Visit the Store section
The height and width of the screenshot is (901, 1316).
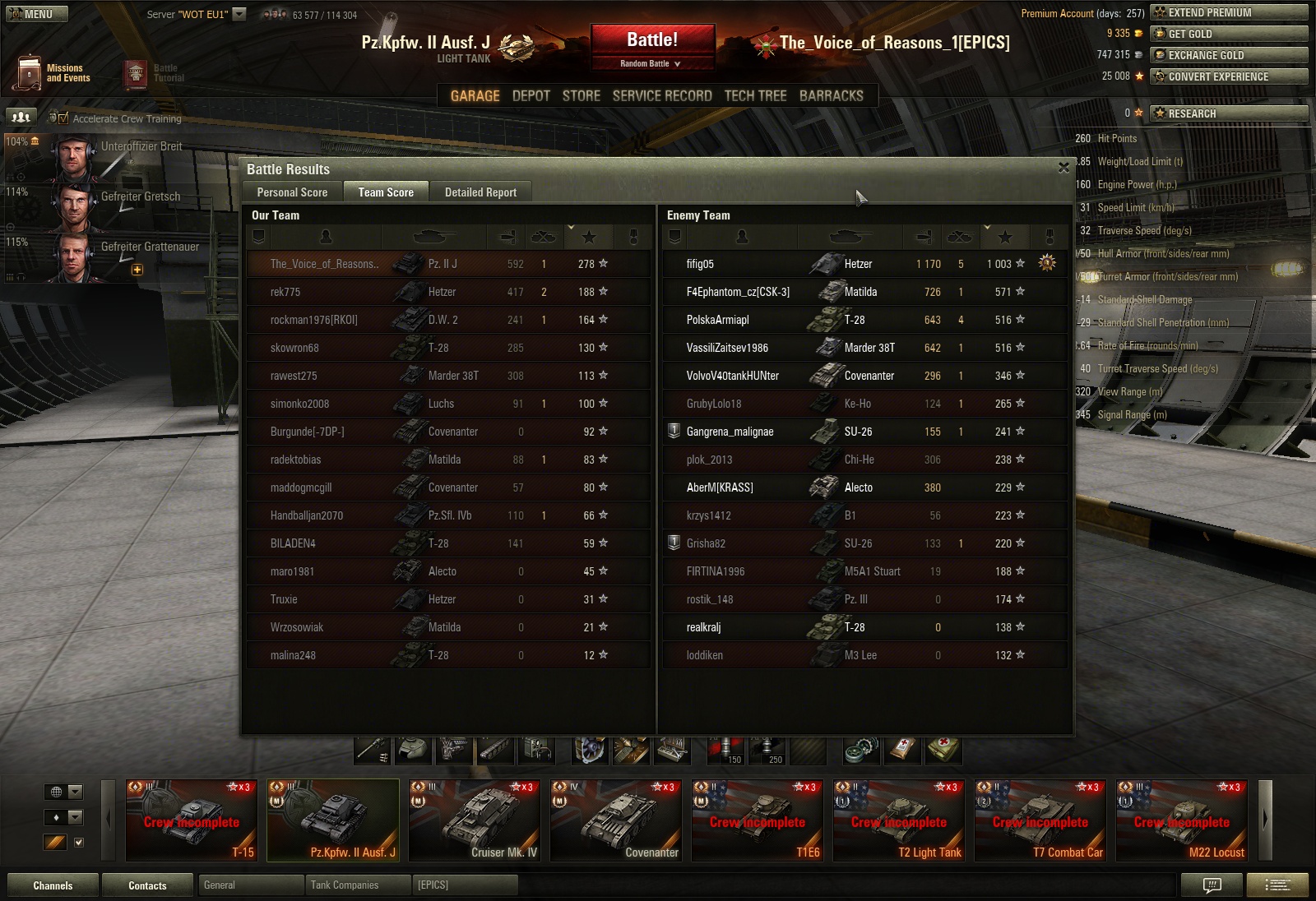click(x=581, y=96)
